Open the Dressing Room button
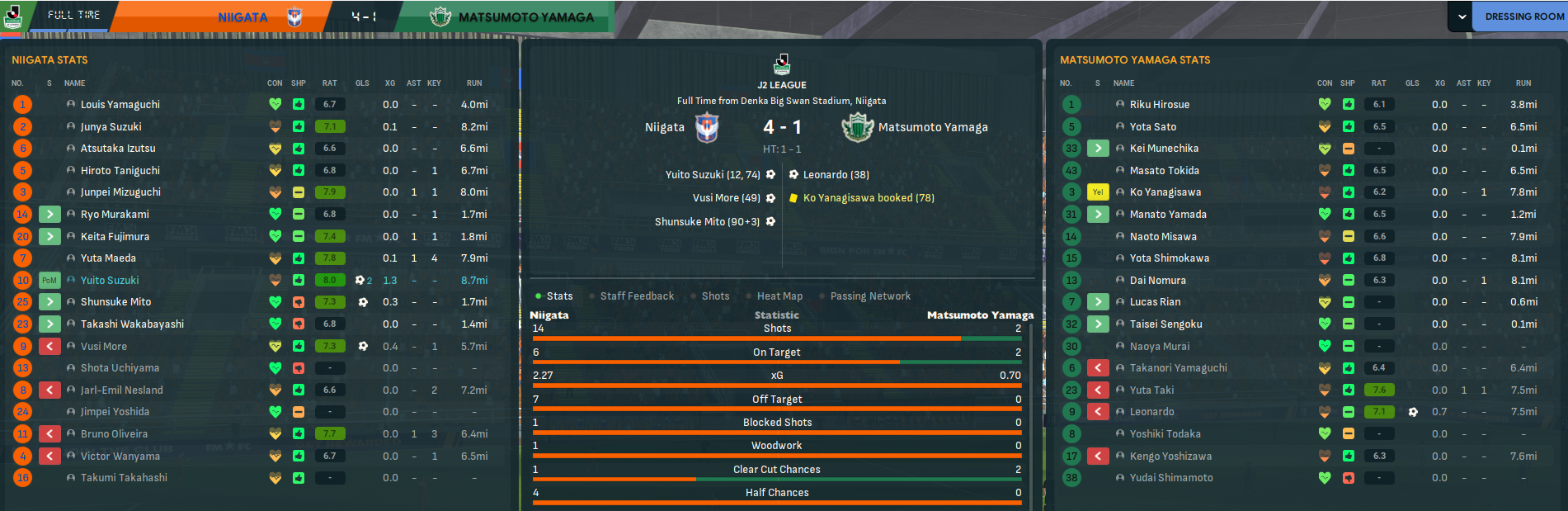1568x511 pixels. pyautogui.click(x=1523, y=17)
